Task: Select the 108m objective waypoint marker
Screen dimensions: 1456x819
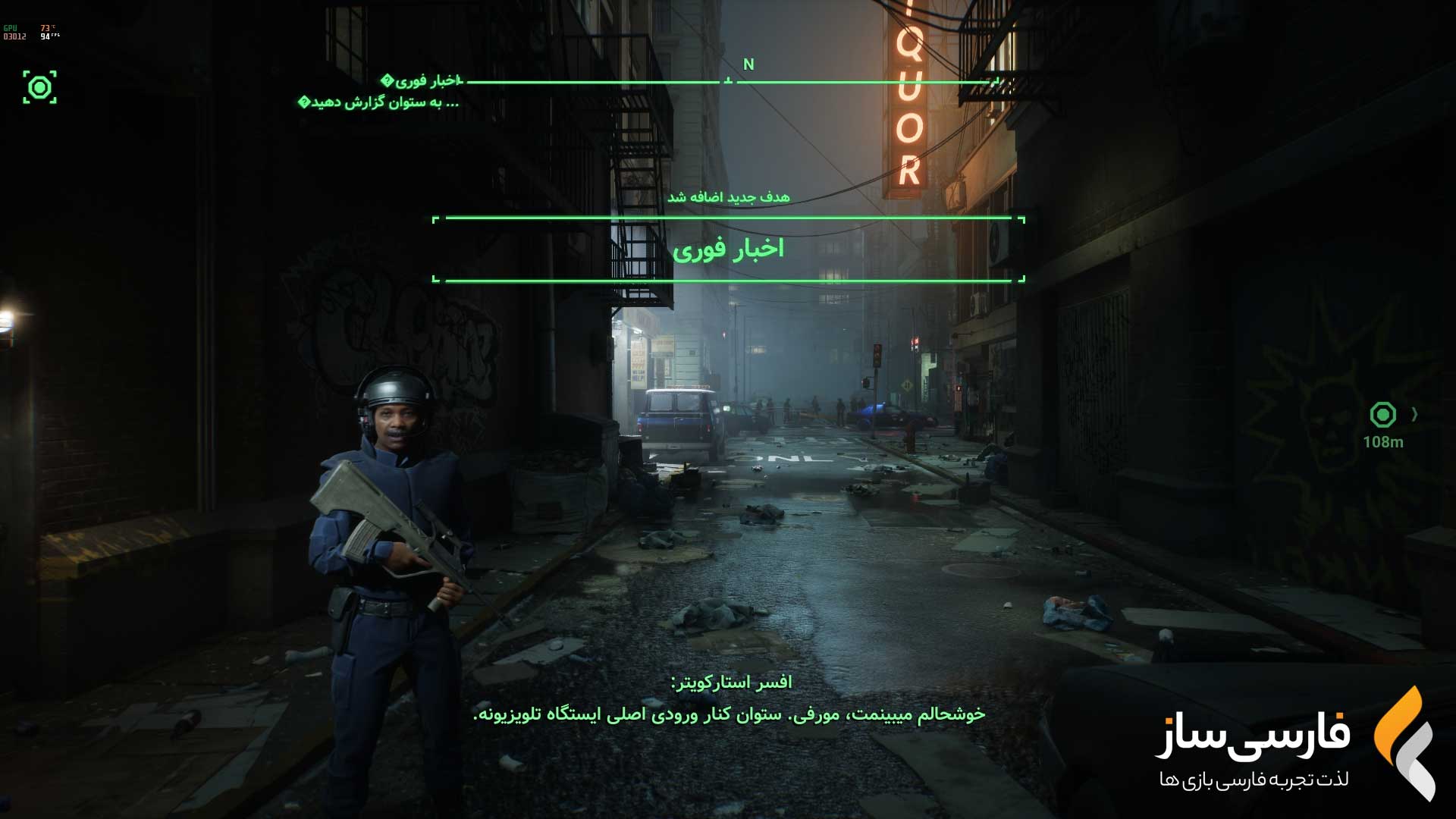Action: pos(1382,415)
